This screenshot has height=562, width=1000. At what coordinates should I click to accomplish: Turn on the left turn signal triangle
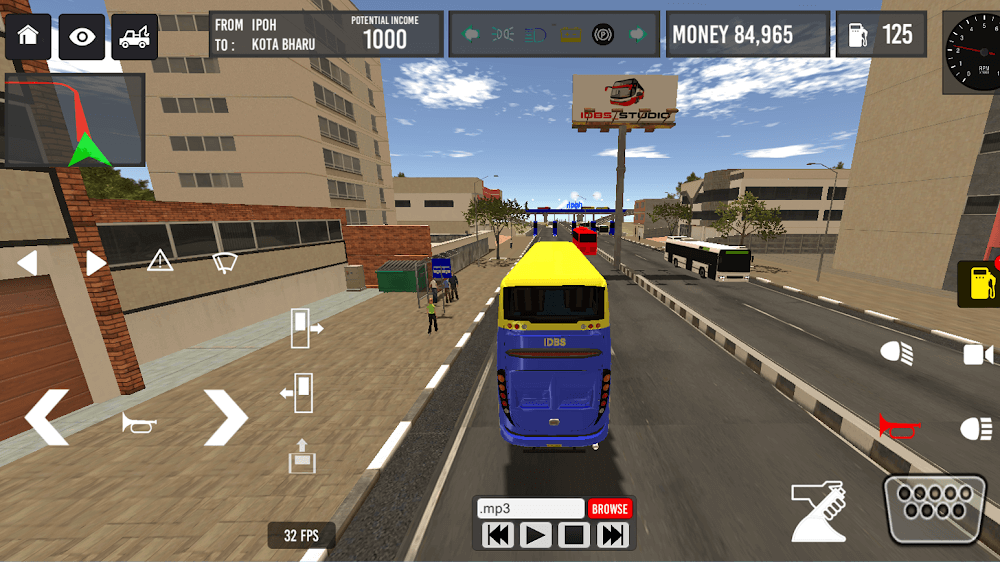[x=27, y=263]
